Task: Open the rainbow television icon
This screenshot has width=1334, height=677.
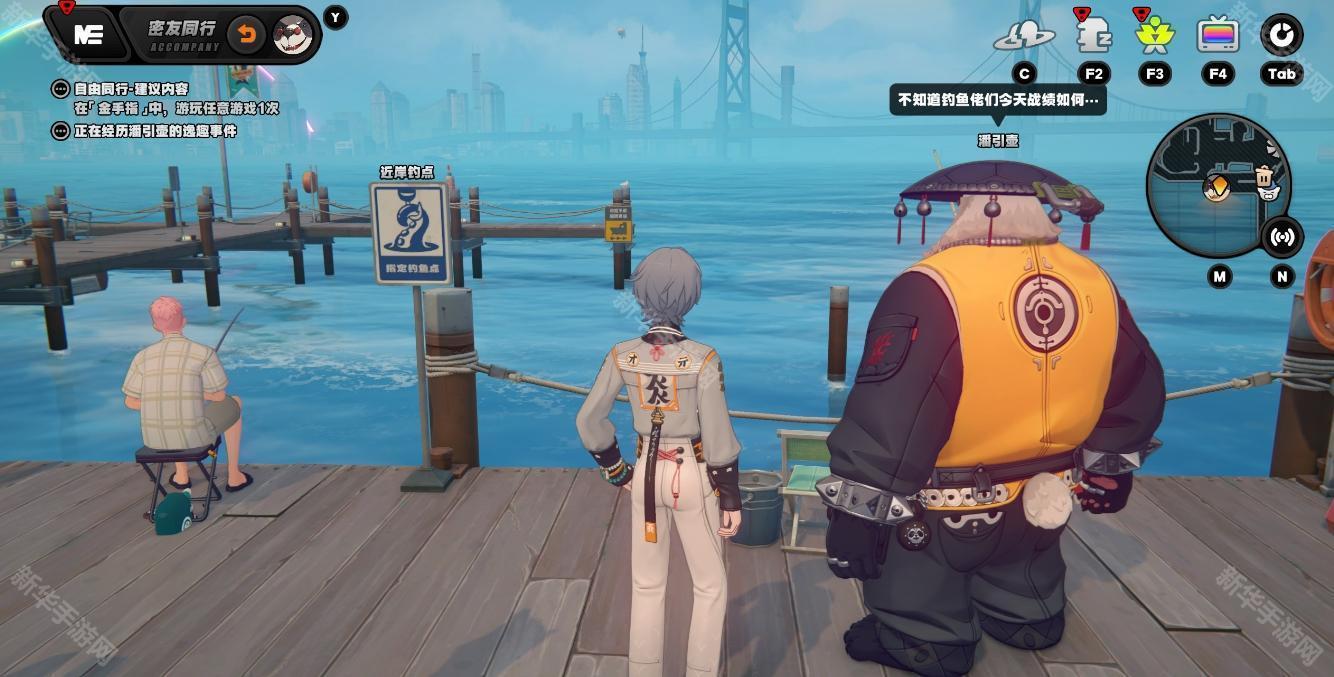Action: pos(1218,36)
